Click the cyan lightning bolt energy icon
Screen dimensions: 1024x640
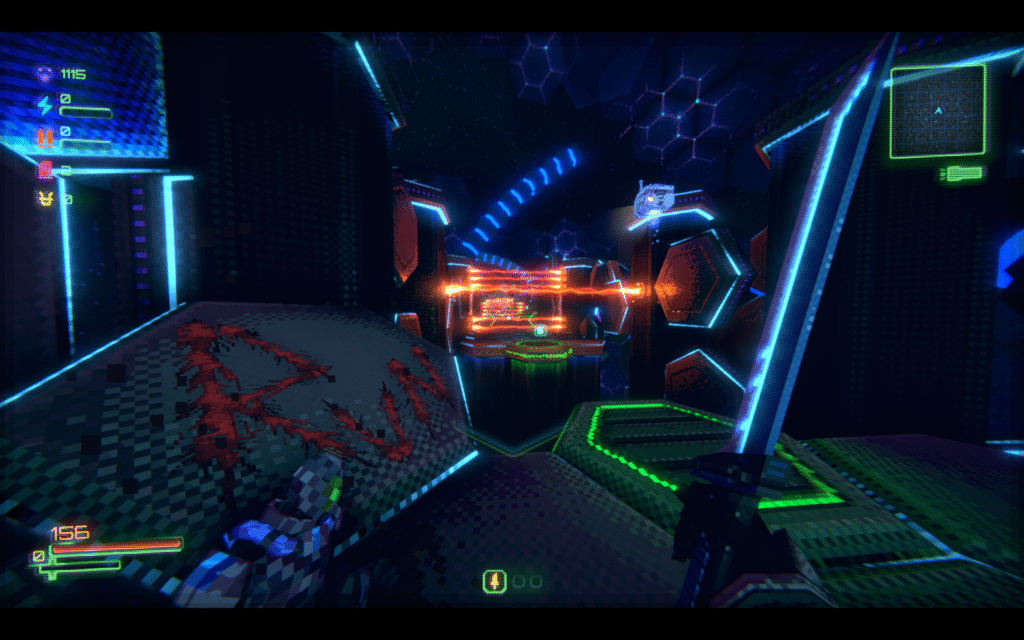pyautogui.click(x=44, y=103)
